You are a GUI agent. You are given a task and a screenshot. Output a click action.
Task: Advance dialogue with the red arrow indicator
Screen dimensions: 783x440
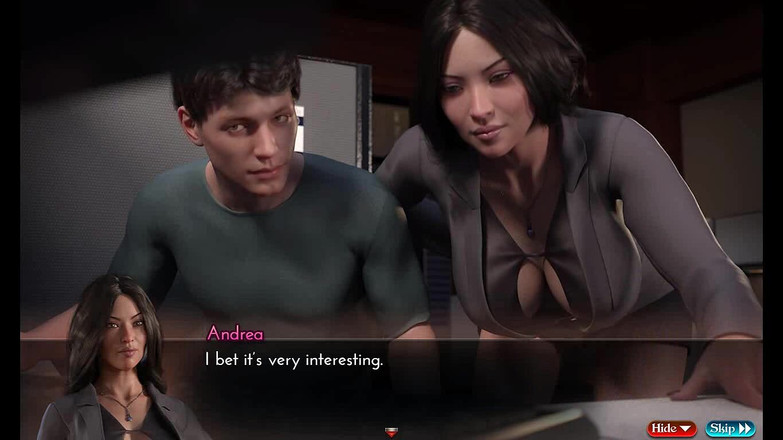pyautogui.click(x=391, y=432)
